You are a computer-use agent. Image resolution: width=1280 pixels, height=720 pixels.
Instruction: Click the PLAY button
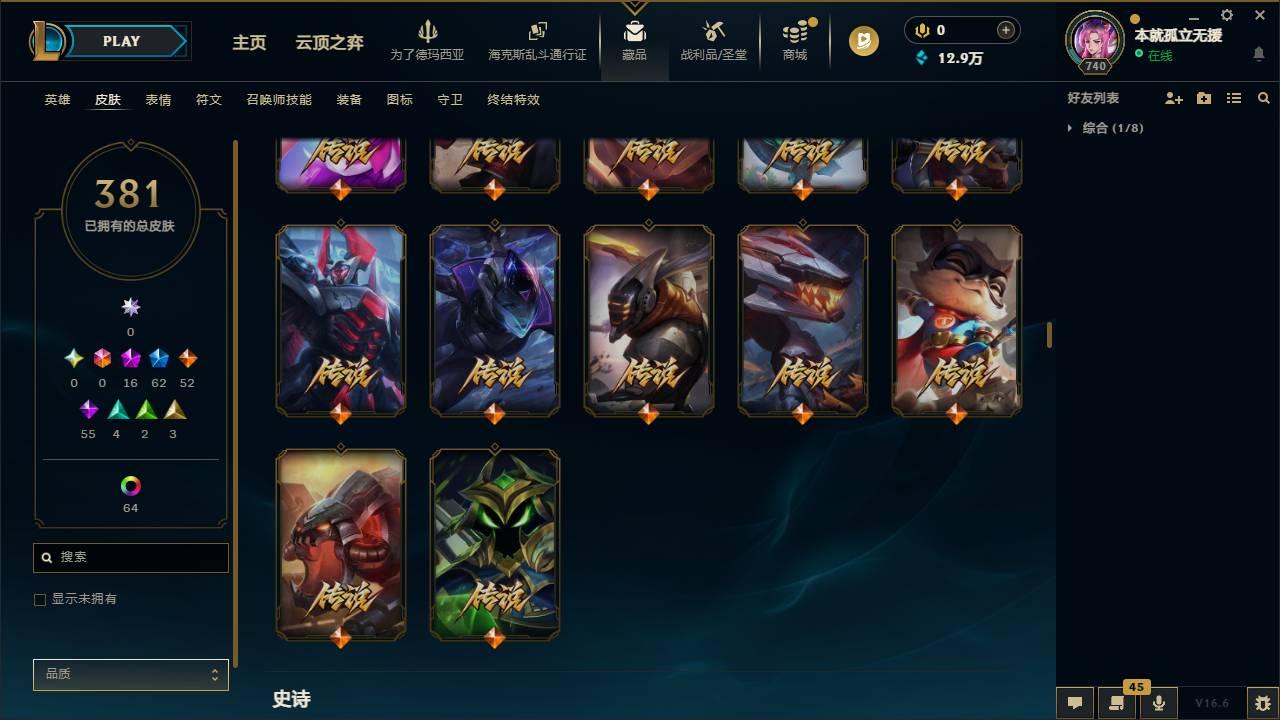click(121, 41)
